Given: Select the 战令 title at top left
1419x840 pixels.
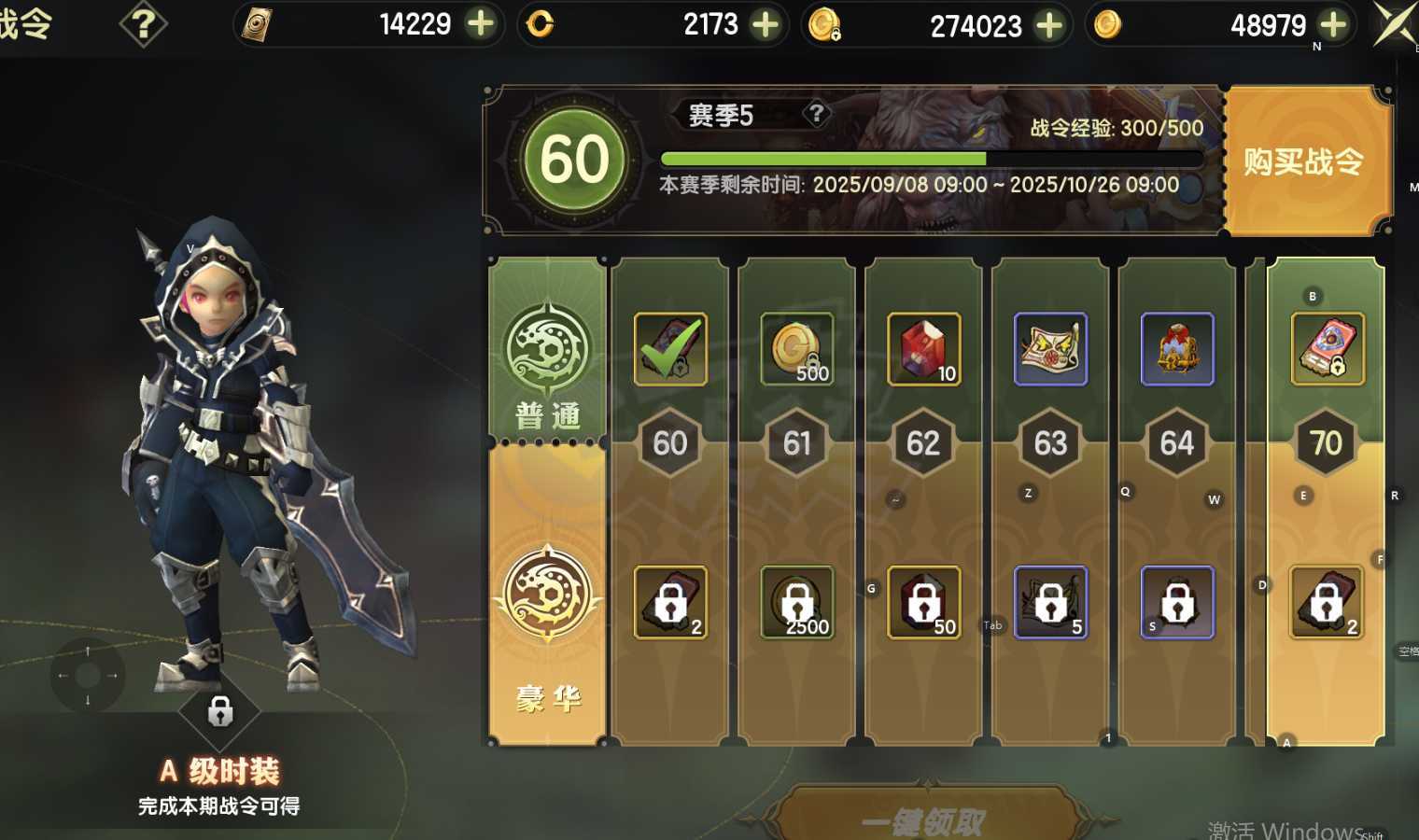Looking at the screenshot, I should pos(25,23).
